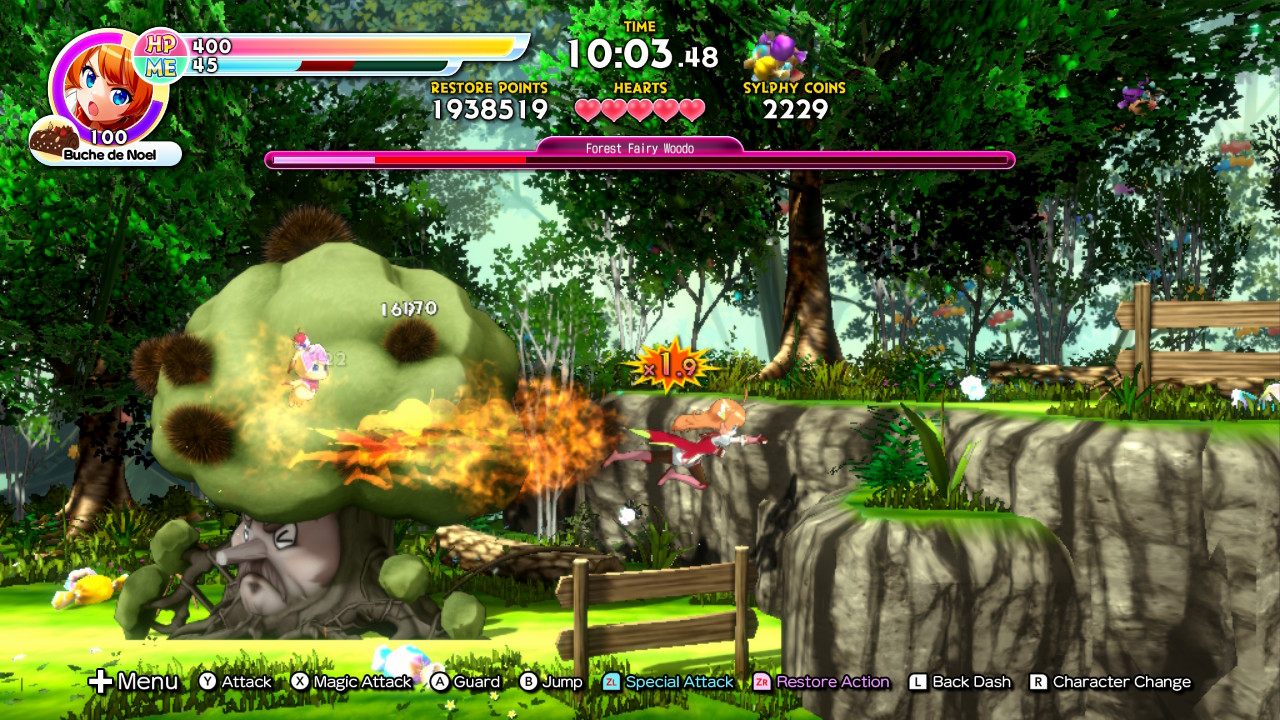Screen dimensions: 1280x720
Task: Click the ZL Special Attack icon
Action: coord(611,681)
